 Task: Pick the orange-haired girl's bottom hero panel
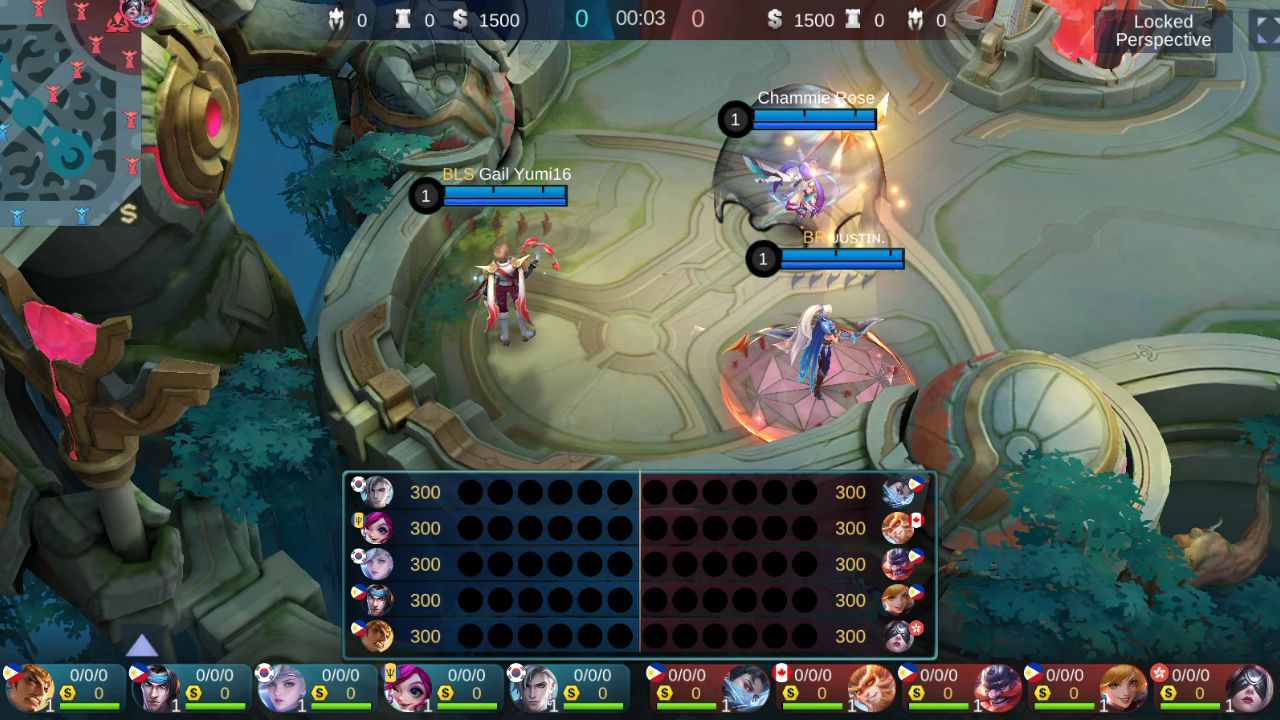[1087, 688]
